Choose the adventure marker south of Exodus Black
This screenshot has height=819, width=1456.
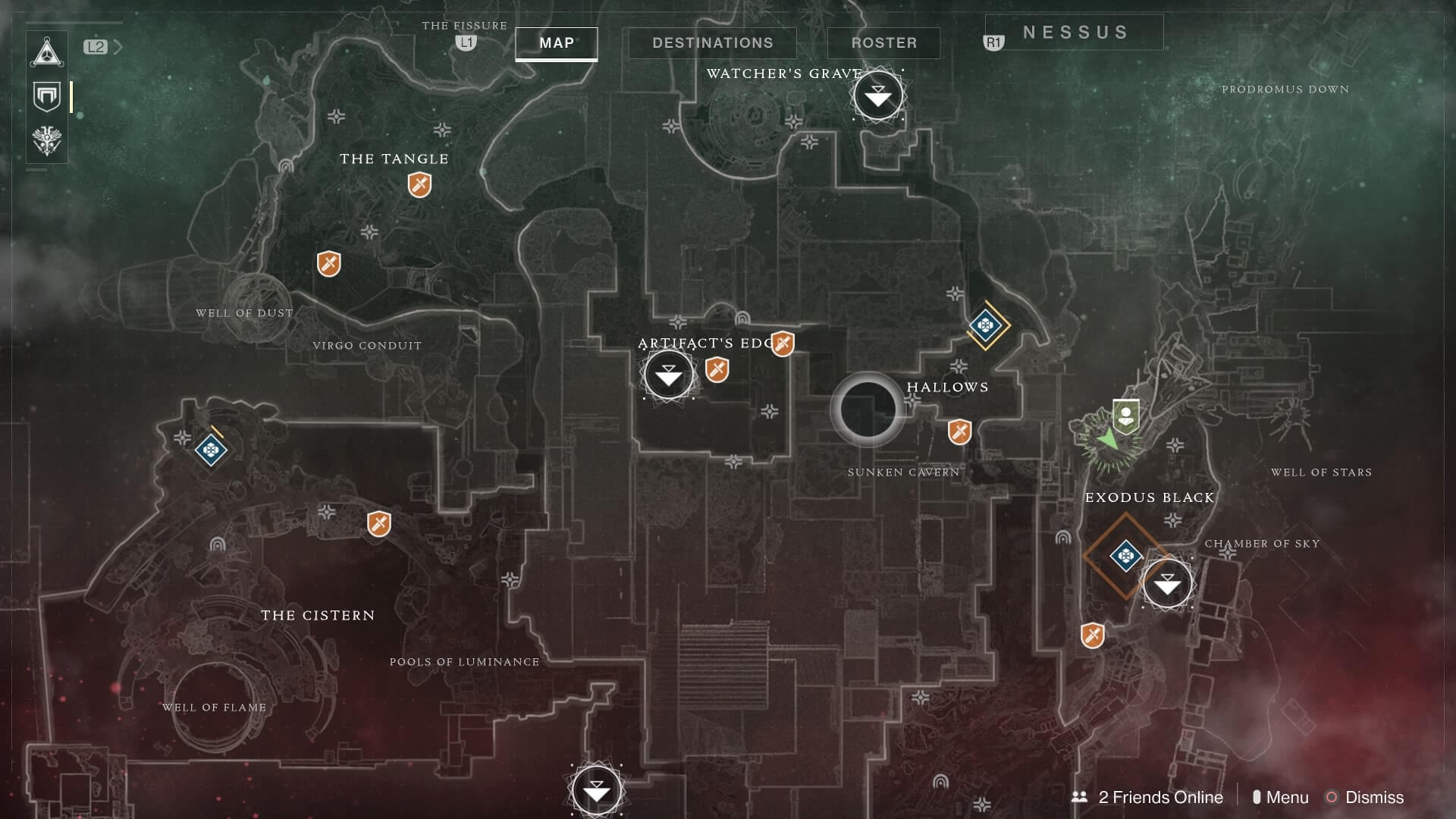(1092, 635)
